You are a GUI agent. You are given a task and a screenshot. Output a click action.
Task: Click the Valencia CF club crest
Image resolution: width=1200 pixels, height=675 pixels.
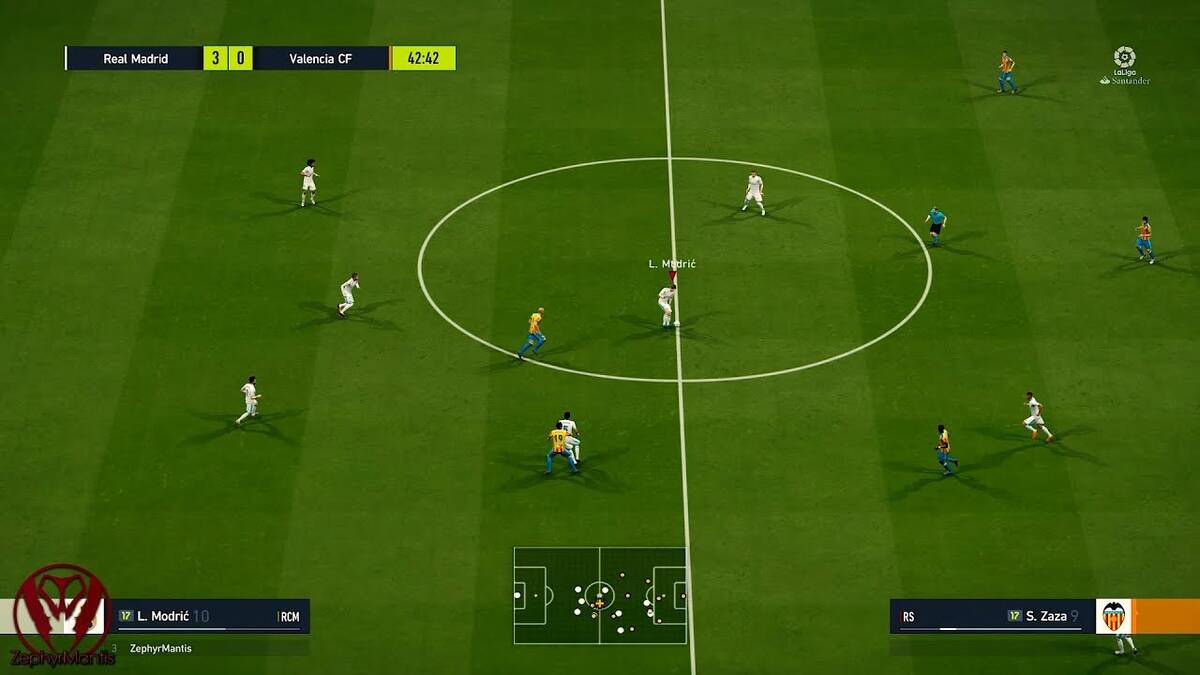[x=1113, y=616]
